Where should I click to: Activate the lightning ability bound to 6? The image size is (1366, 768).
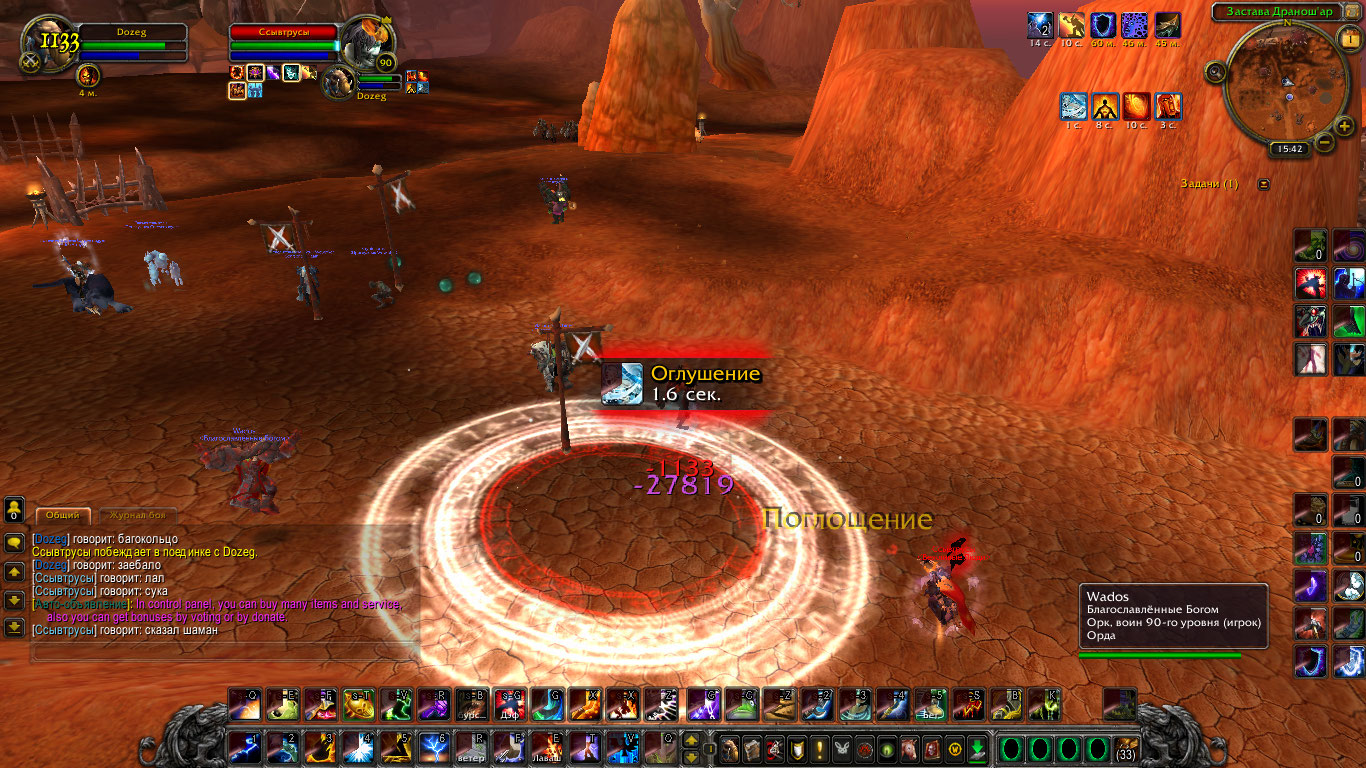pos(434,748)
